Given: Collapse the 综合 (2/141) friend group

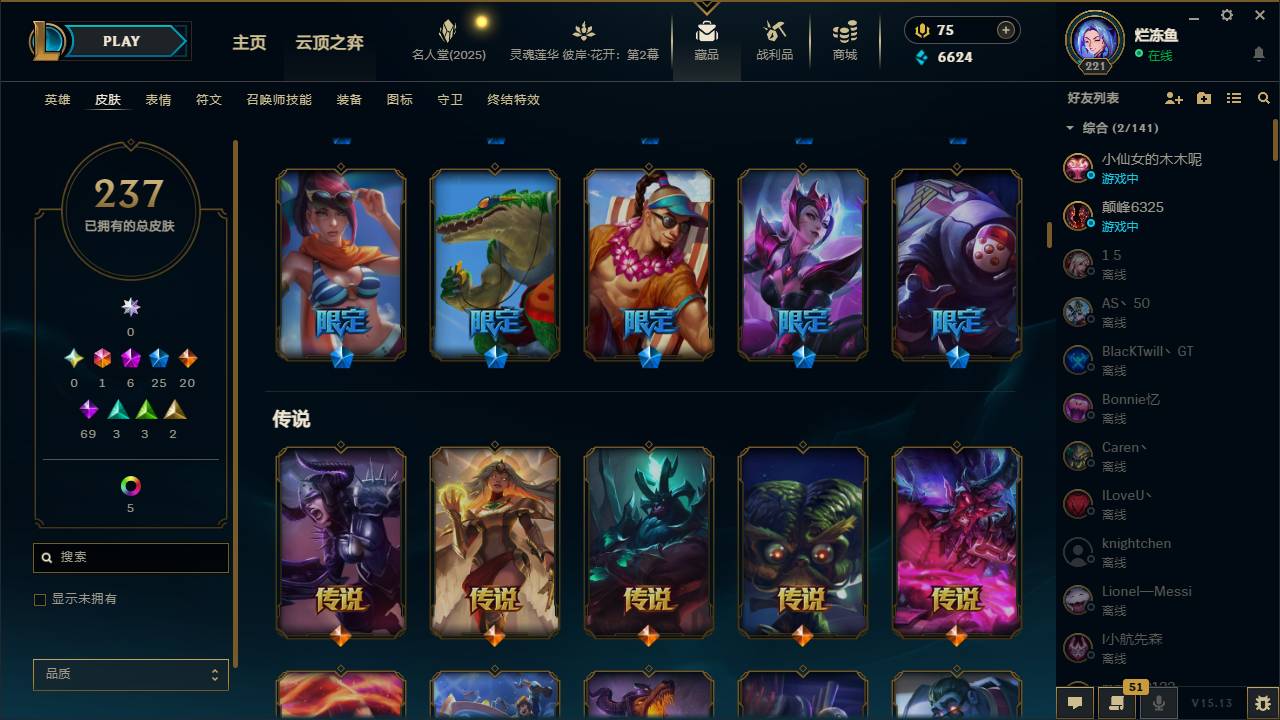Looking at the screenshot, I should pyautogui.click(x=1069, y=128).
